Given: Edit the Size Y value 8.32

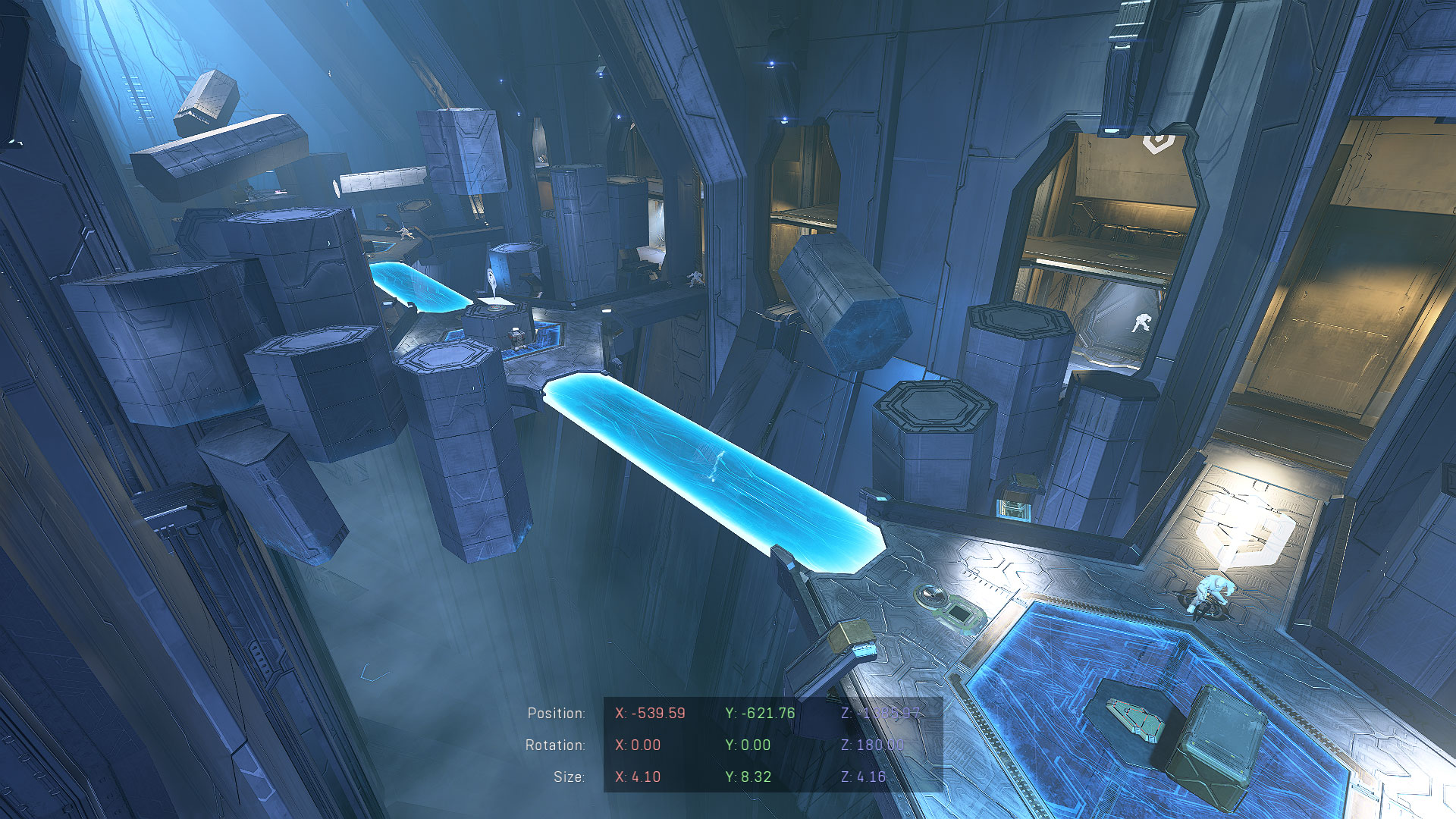Looking at the screenshot, I should coord(748,777).
